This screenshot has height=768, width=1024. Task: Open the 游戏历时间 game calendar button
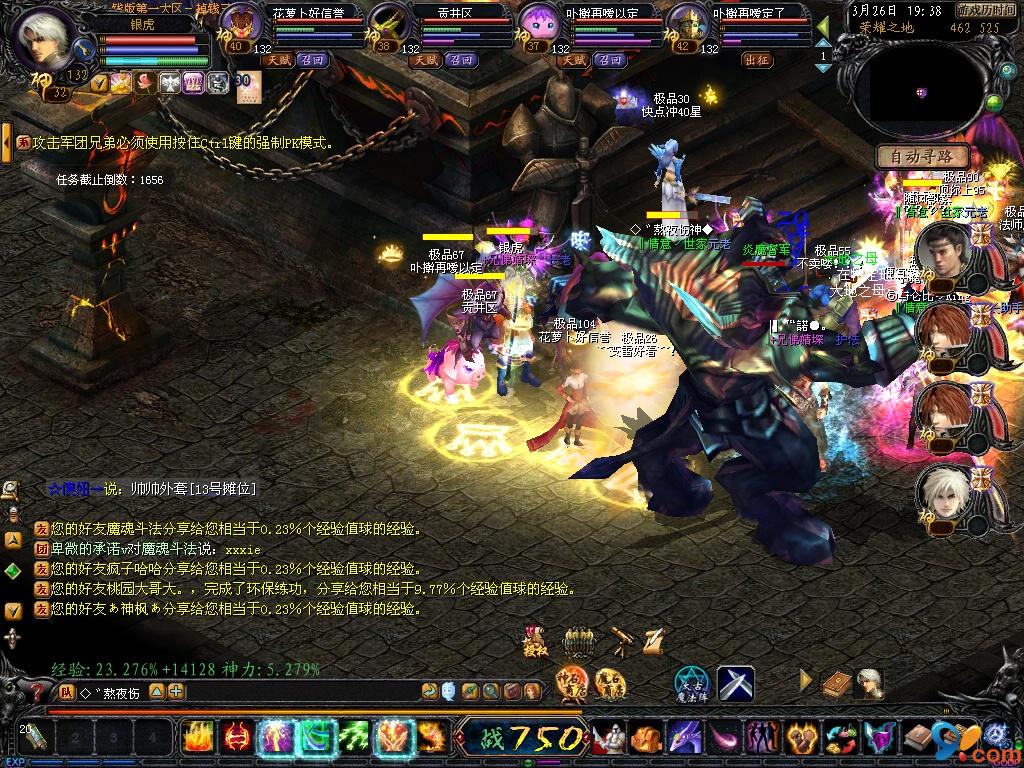[986, 10]
